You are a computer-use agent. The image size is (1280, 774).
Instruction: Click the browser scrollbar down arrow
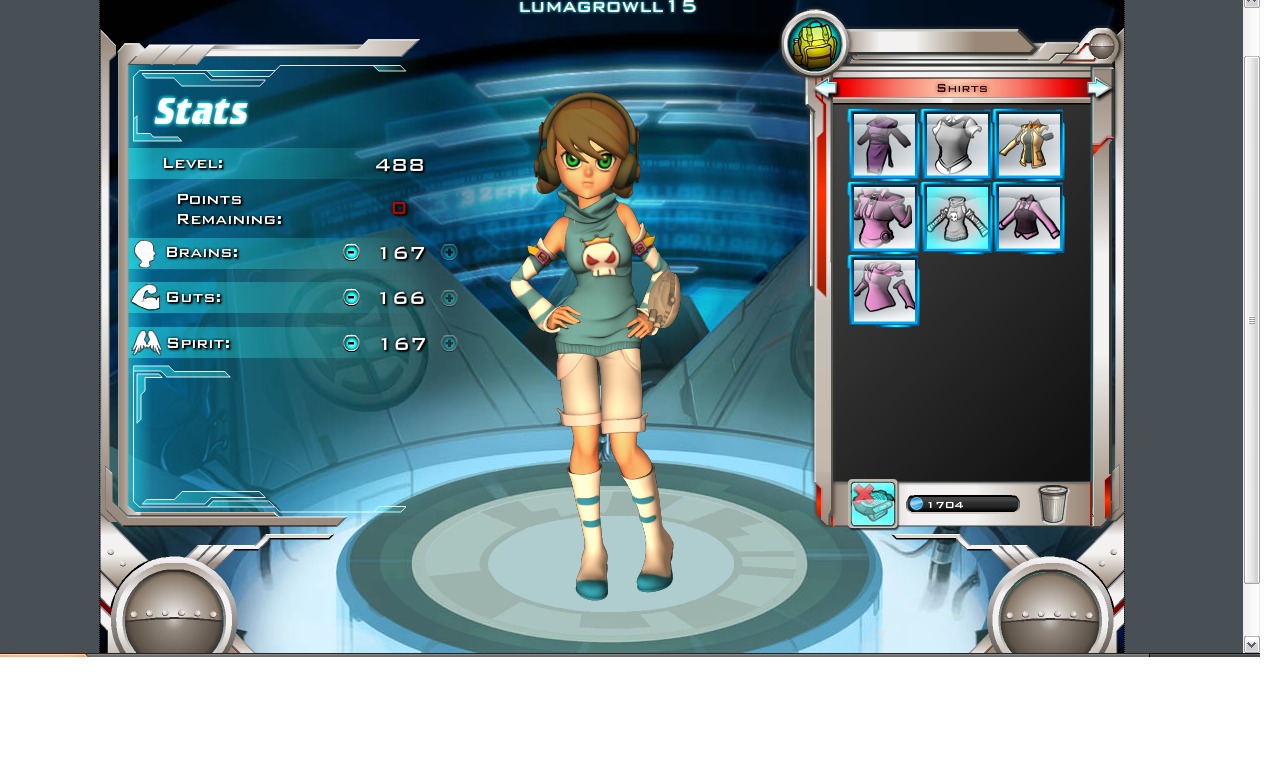pyautogui.click(x=1251, y=644)
